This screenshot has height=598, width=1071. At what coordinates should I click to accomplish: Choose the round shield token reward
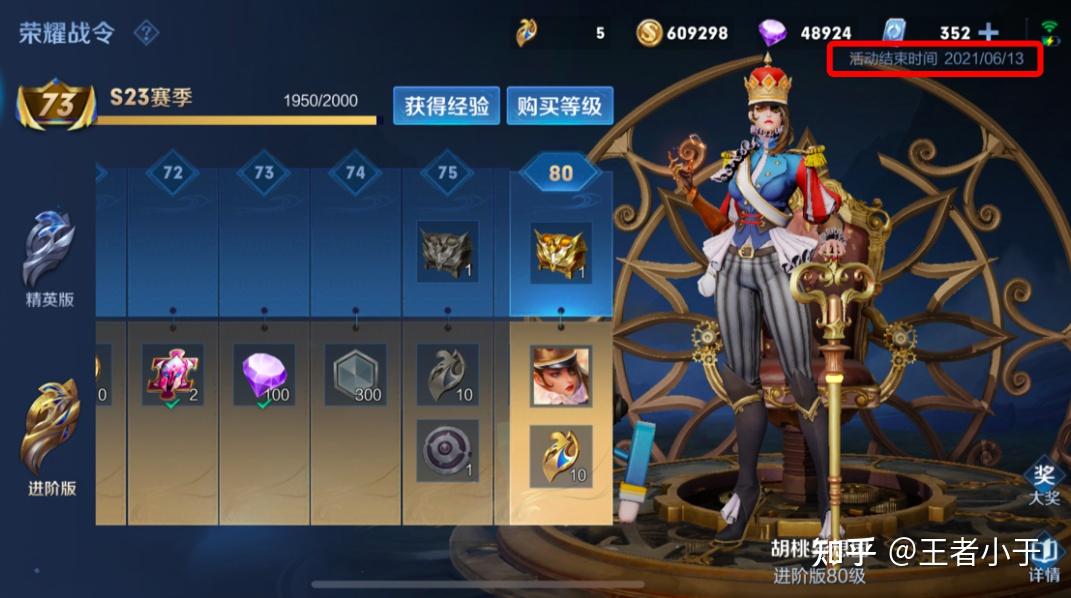click(447, 450)
